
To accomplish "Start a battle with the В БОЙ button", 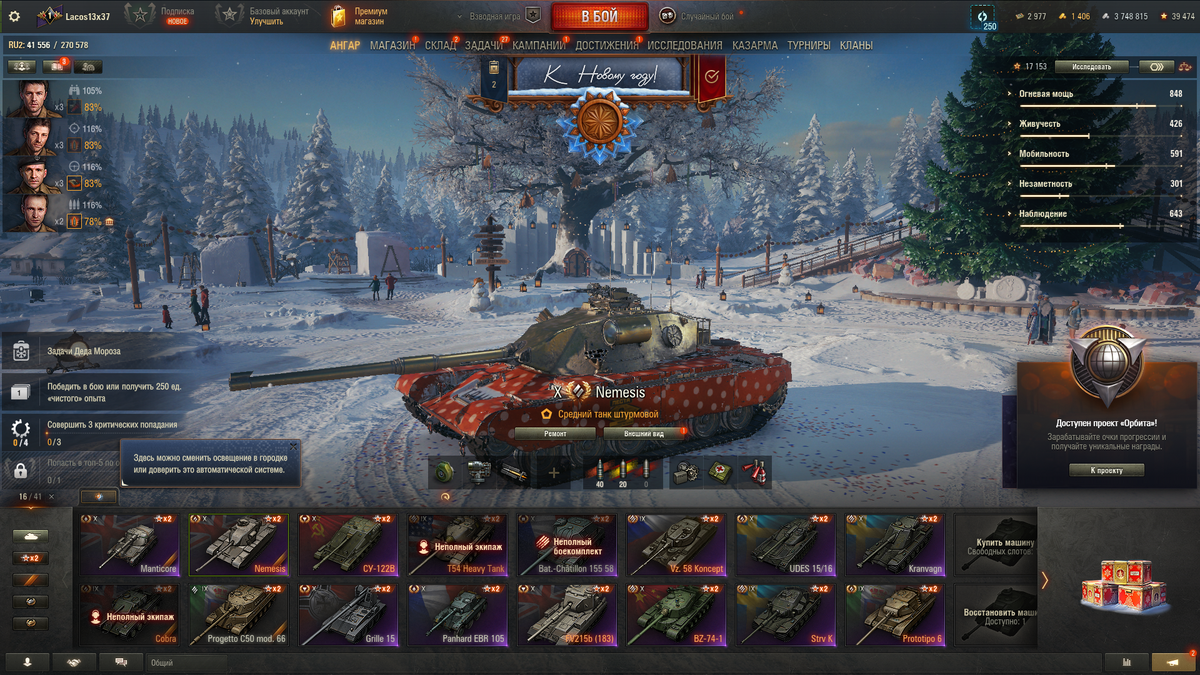I will (599, 16).
